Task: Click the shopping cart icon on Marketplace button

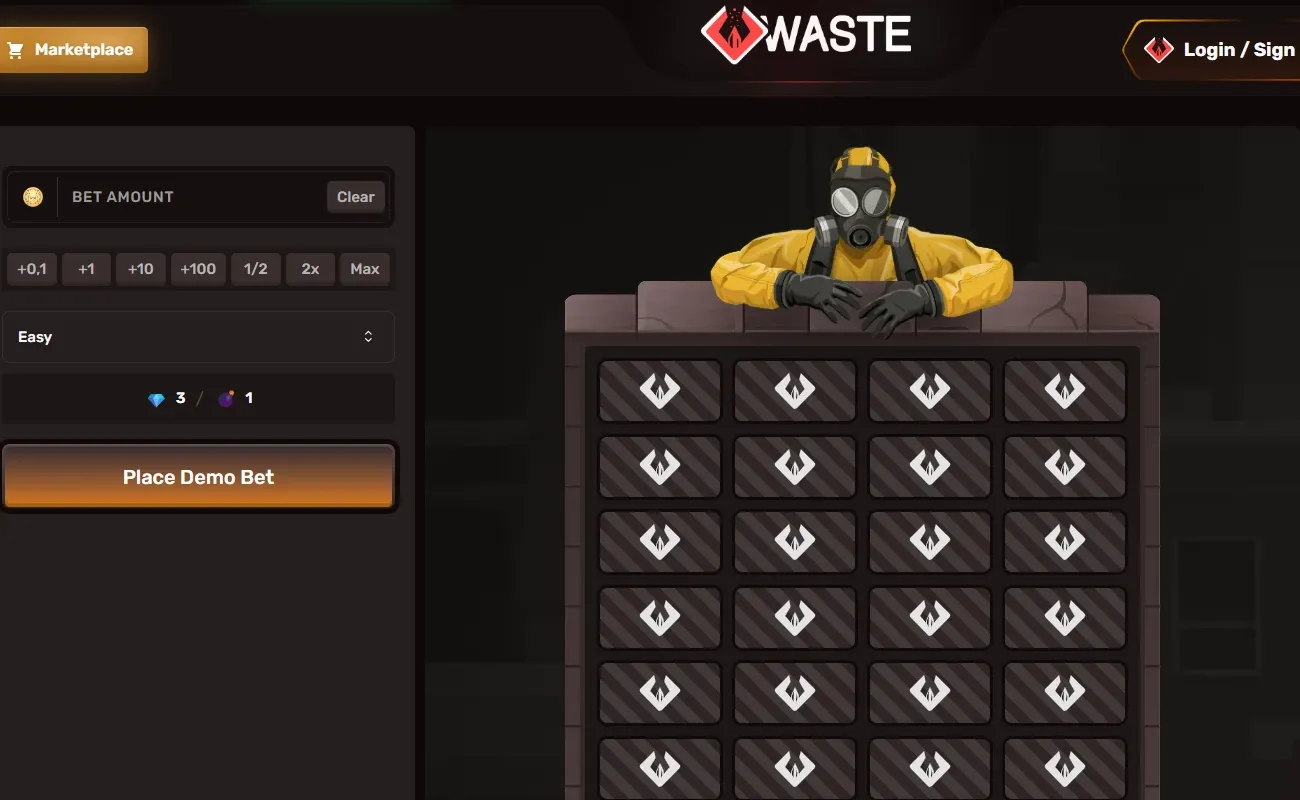Action: click(14, 49)
